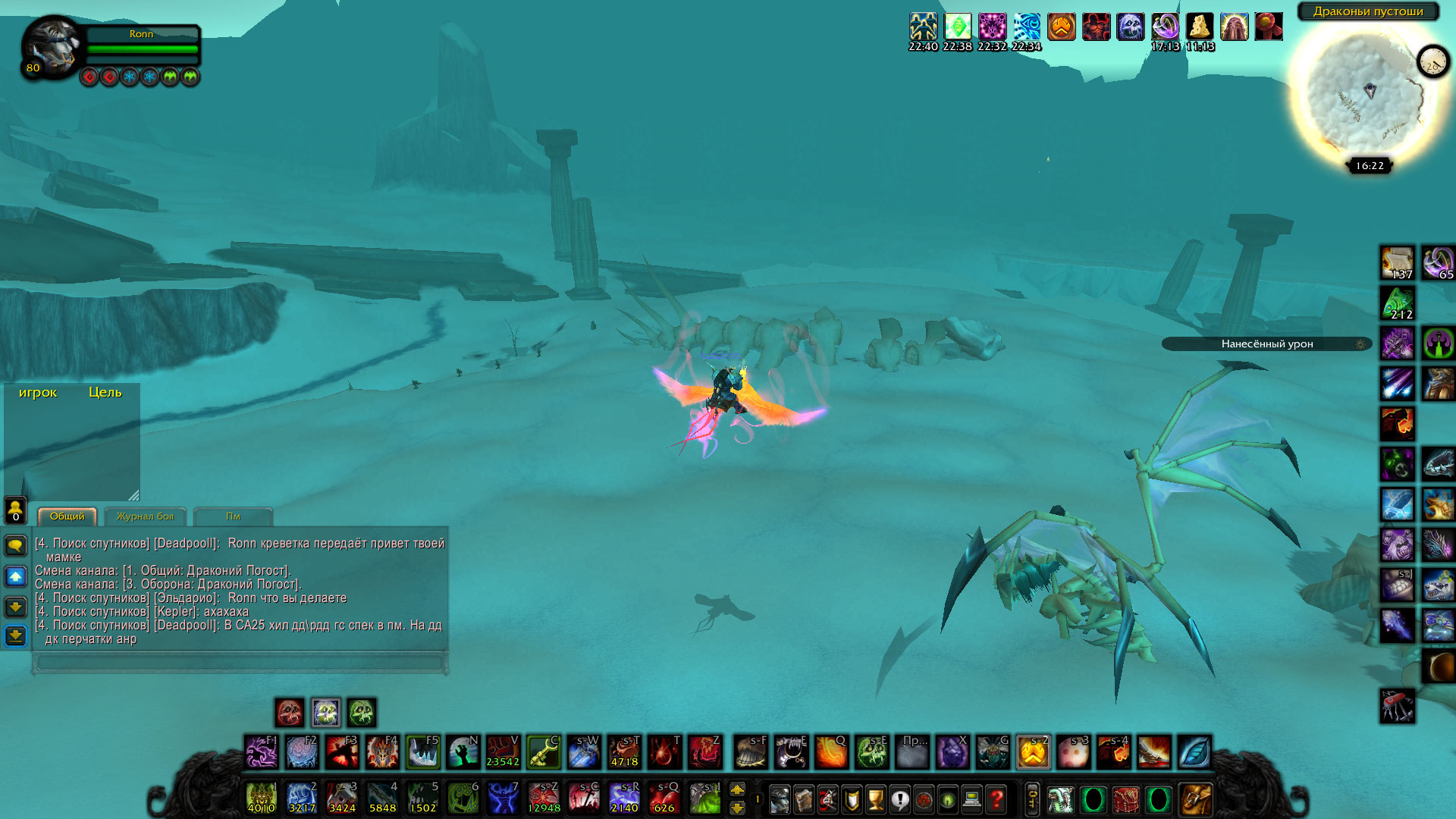
Task: Select the Общий chat tab
Action: (x=67, y=516)
